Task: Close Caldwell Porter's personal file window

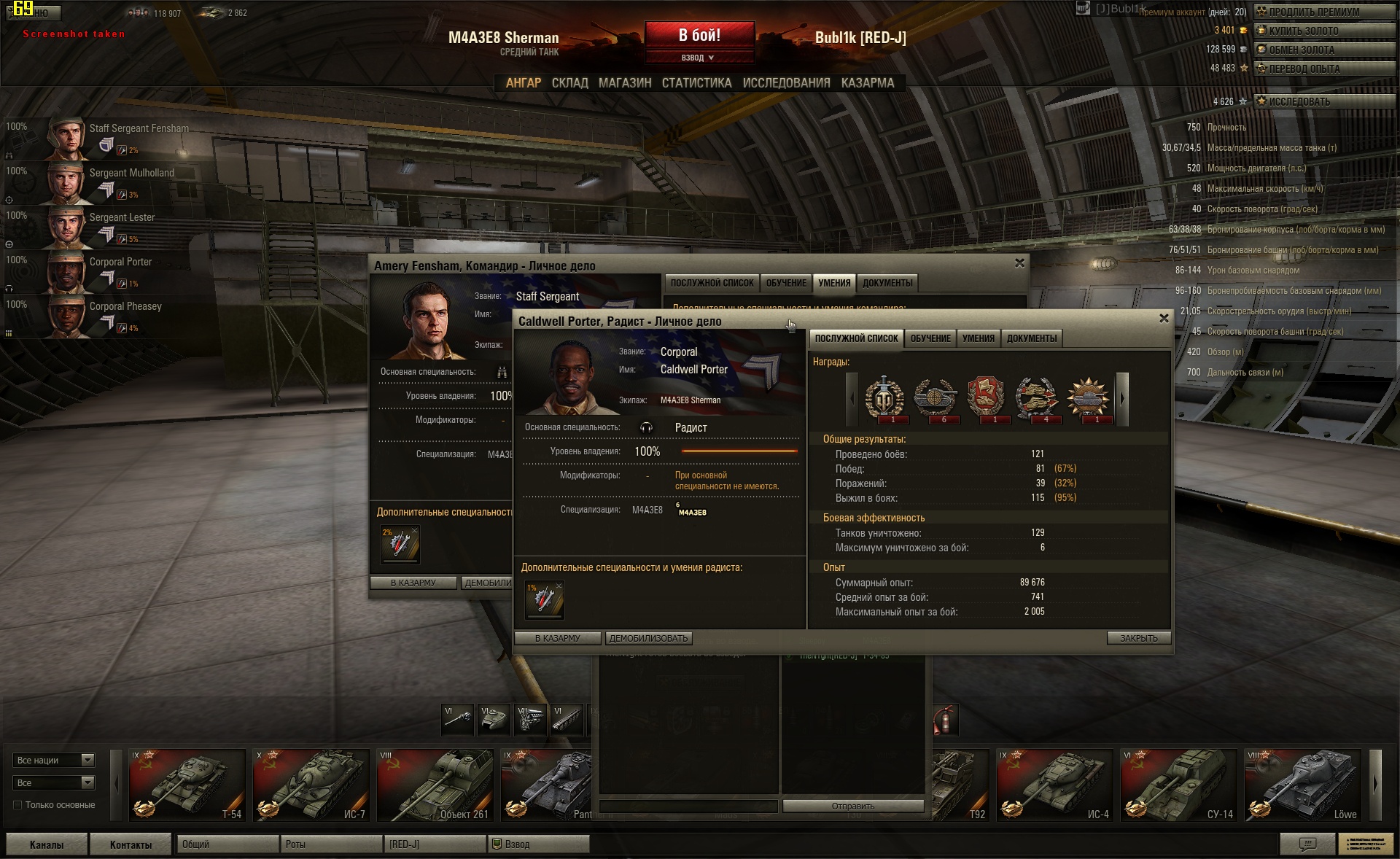Action: 1164,319
